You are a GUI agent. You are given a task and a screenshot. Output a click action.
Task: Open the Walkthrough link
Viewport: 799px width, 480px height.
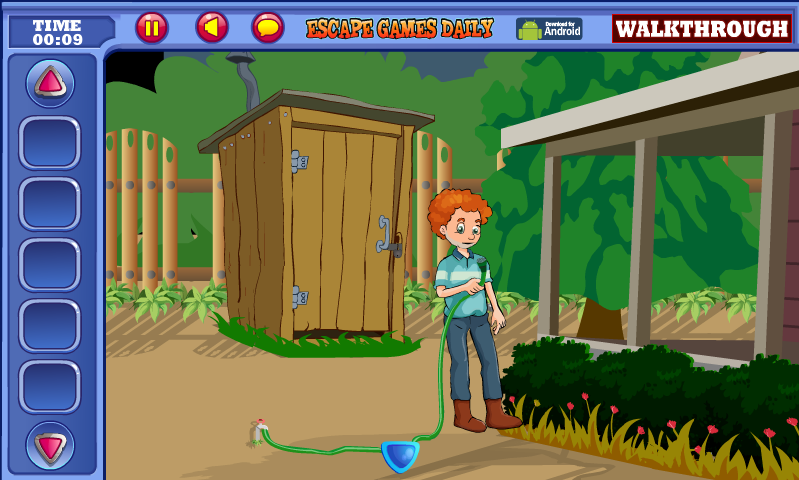pyautogui.click(x=701, y=28)
